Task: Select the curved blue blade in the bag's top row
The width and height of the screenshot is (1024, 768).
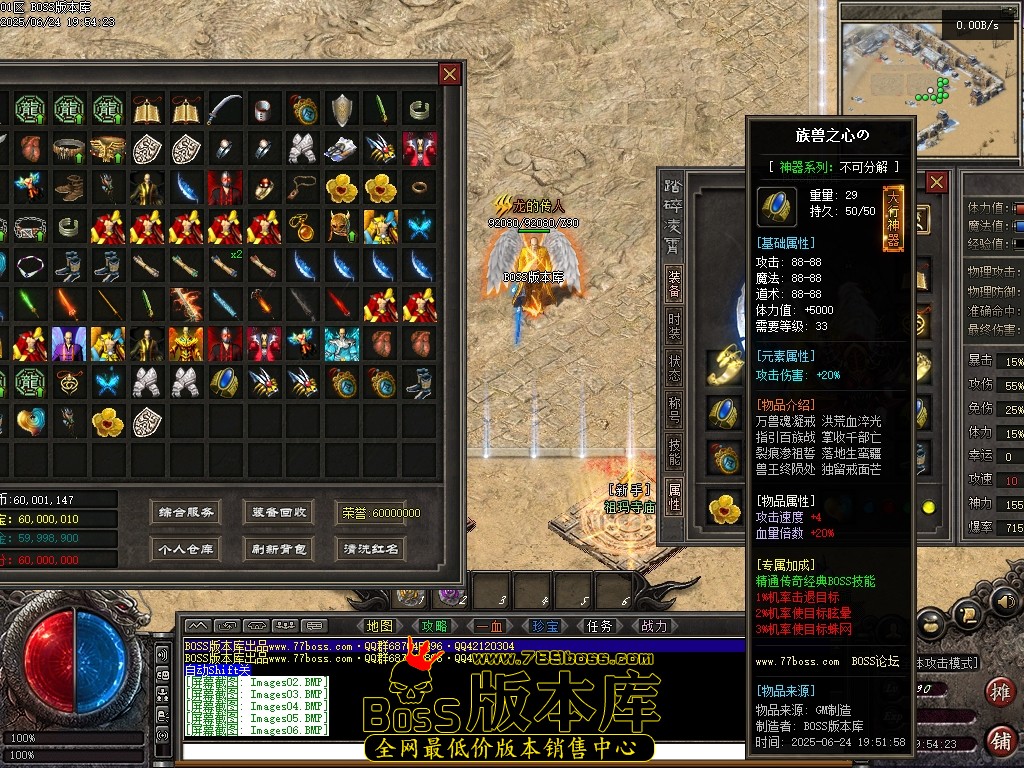Action: tap(225, 108)
